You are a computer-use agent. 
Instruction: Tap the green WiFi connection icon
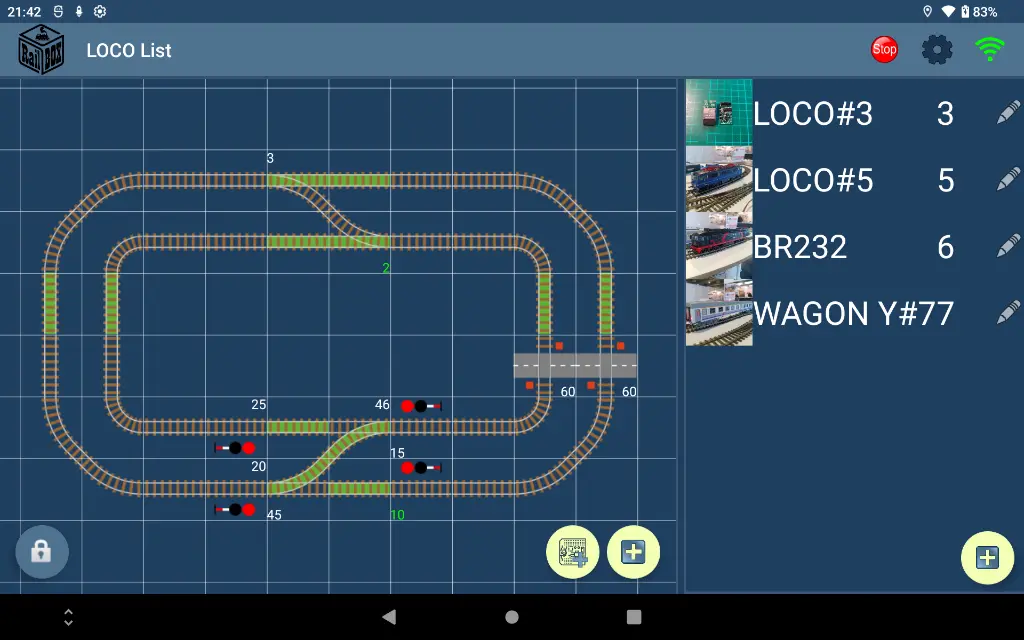(x=990, y=49)
